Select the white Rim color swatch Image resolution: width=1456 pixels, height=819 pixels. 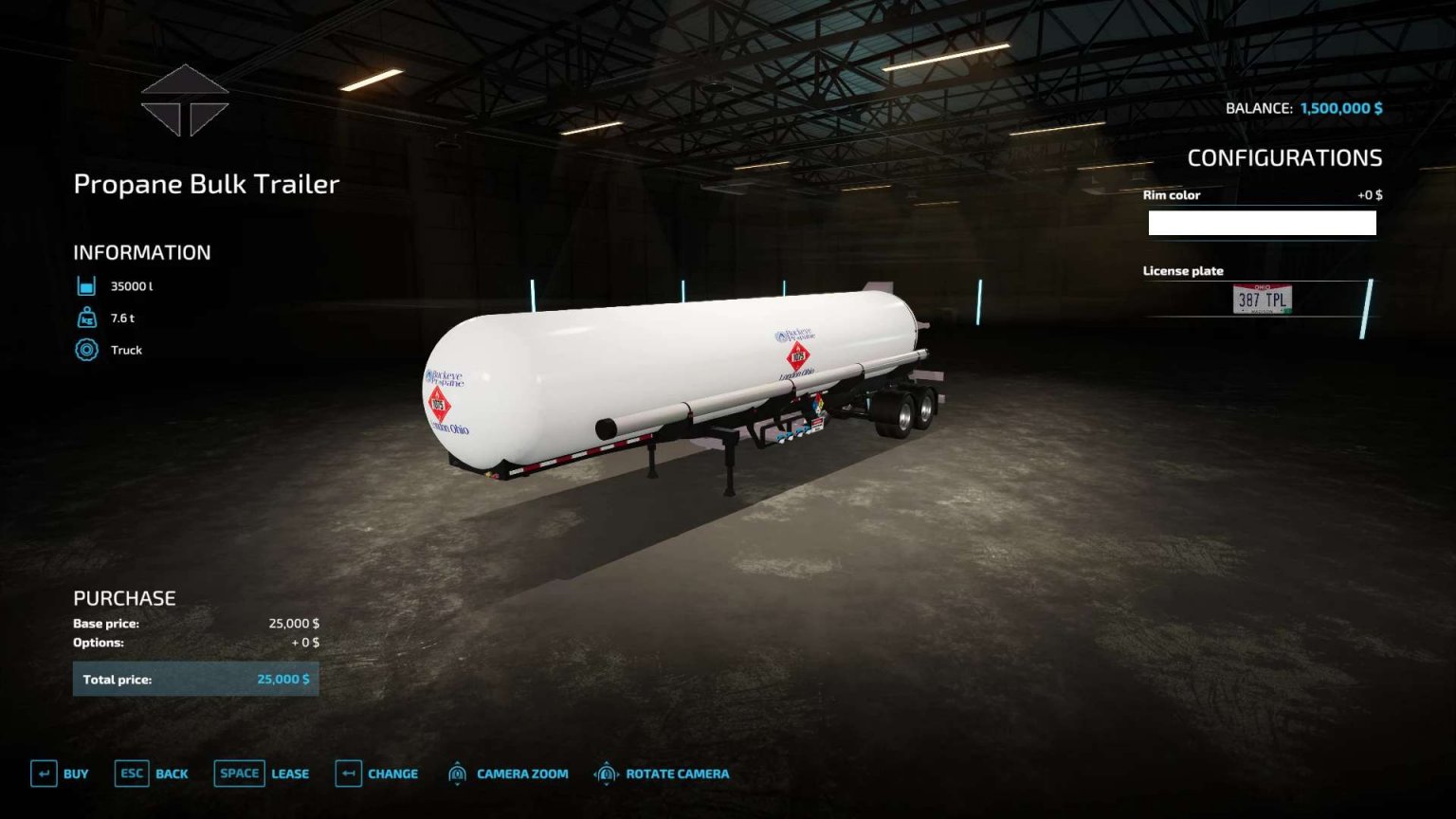pos(1262,223)
